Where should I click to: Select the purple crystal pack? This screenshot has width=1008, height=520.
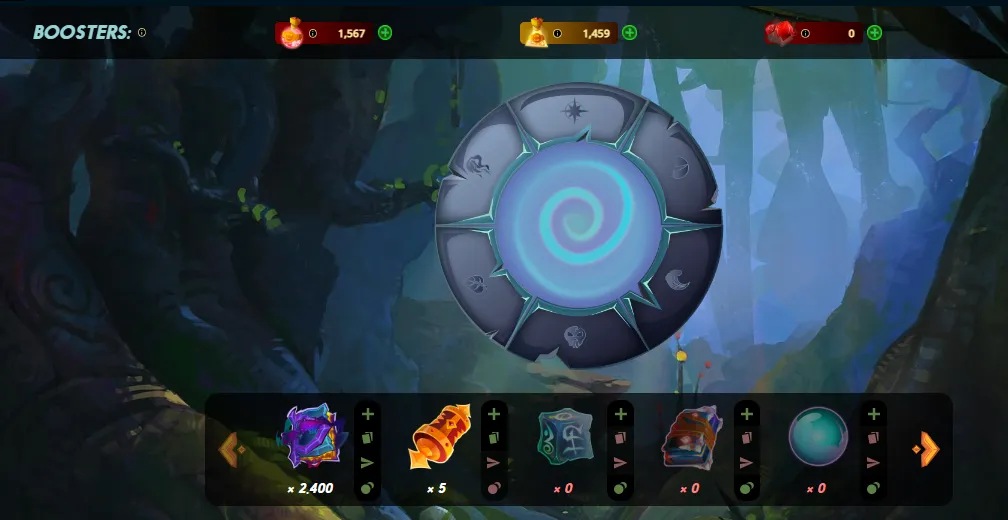pos(312,437)
